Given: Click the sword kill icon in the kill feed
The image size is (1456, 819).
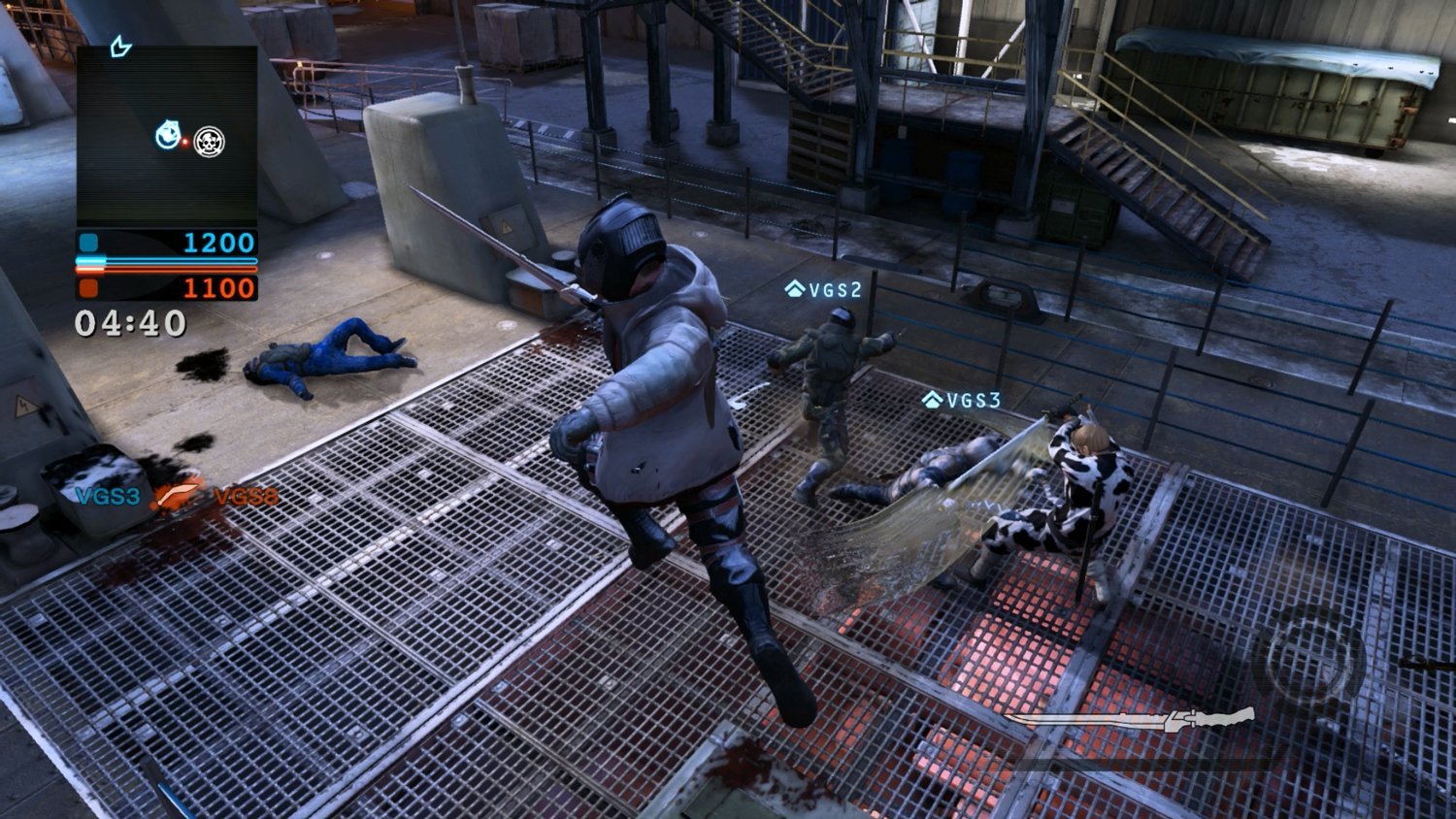Looking at the screenshot, I should (x=178, y=497).
